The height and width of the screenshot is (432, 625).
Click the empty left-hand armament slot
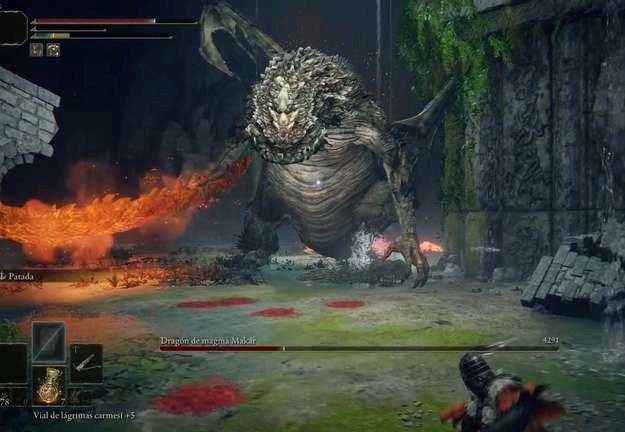coord(12,364)
